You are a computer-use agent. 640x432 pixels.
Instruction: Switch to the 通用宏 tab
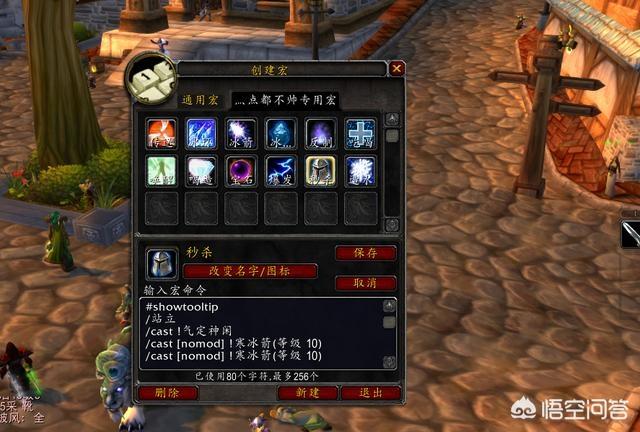[x=201, y=101]
